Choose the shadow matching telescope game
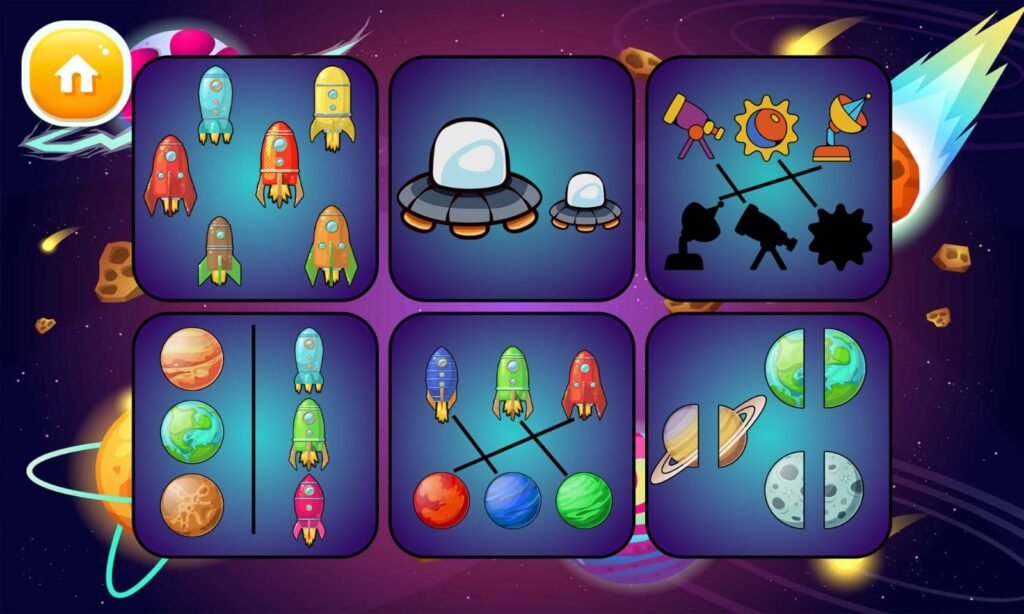 (x=767, y=178)
